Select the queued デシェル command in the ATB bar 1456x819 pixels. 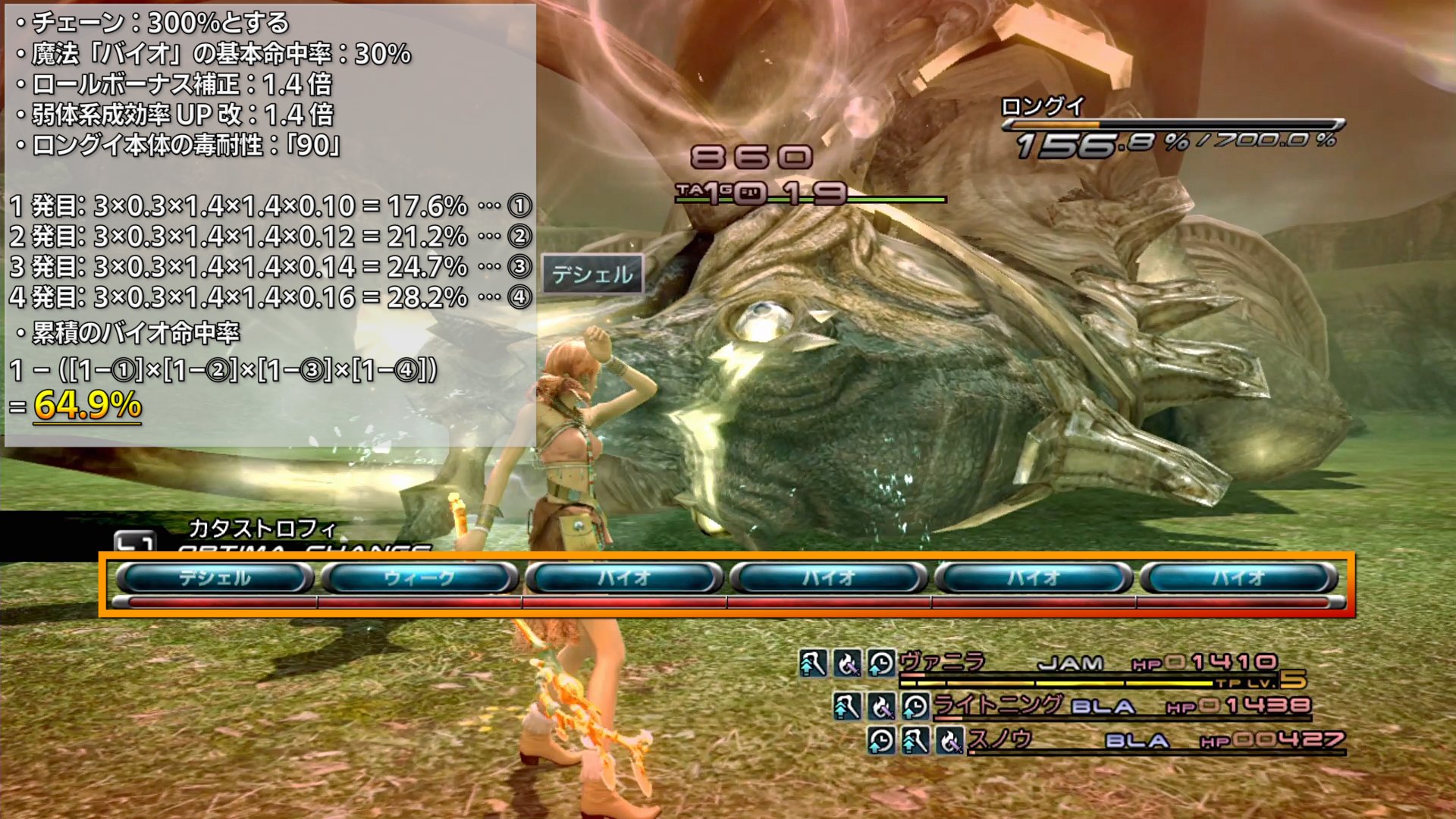point(215,579)
